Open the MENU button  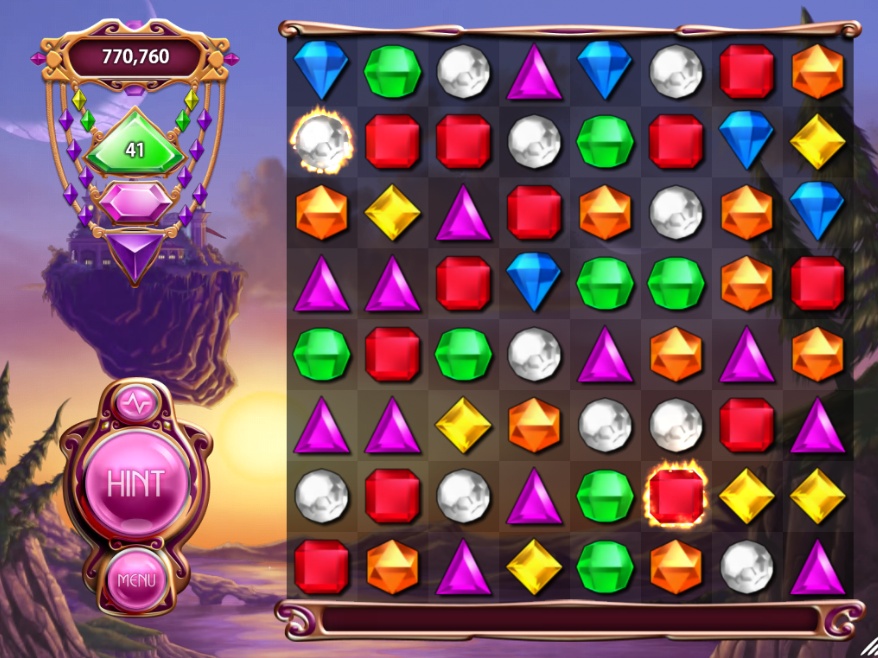tap(137, 579)
